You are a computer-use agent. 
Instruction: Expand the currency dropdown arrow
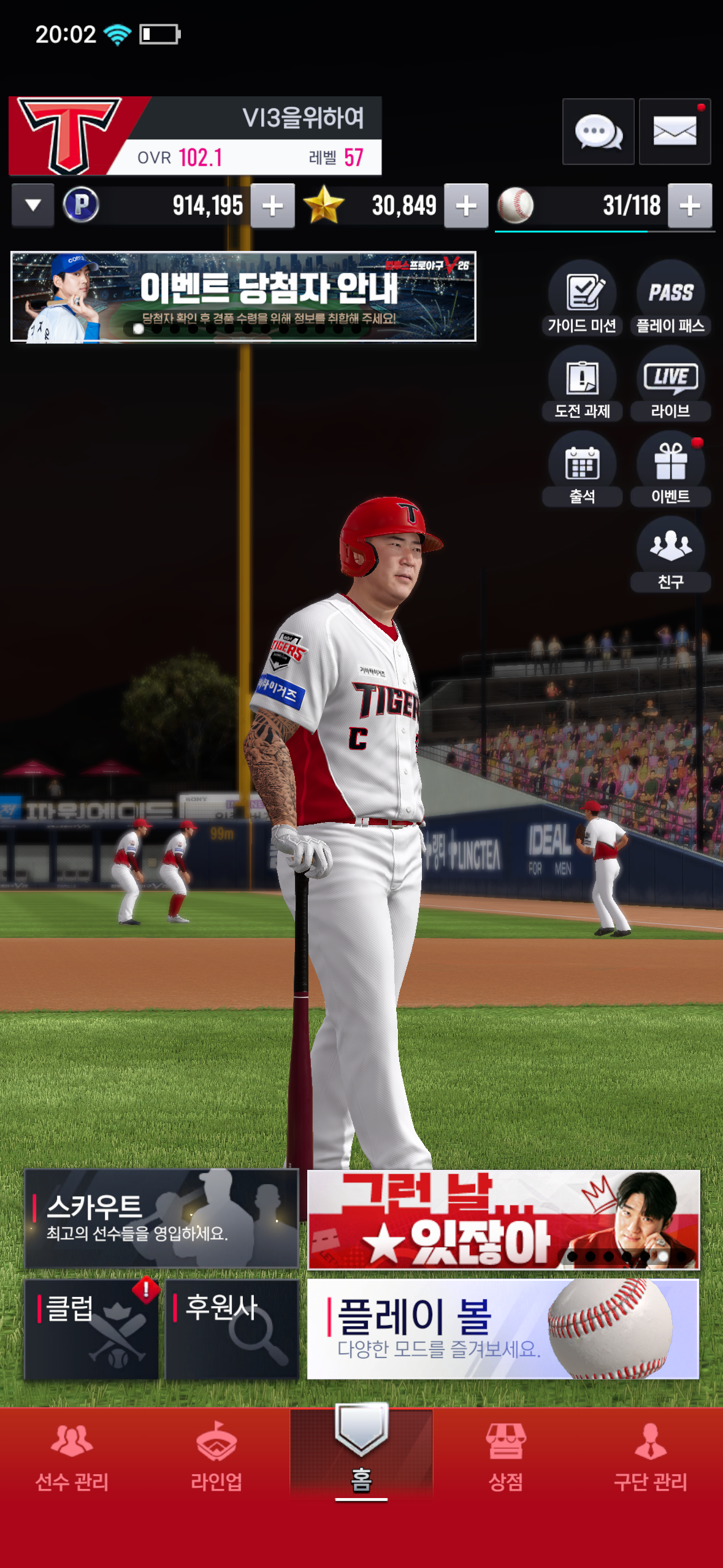(33, 206)
